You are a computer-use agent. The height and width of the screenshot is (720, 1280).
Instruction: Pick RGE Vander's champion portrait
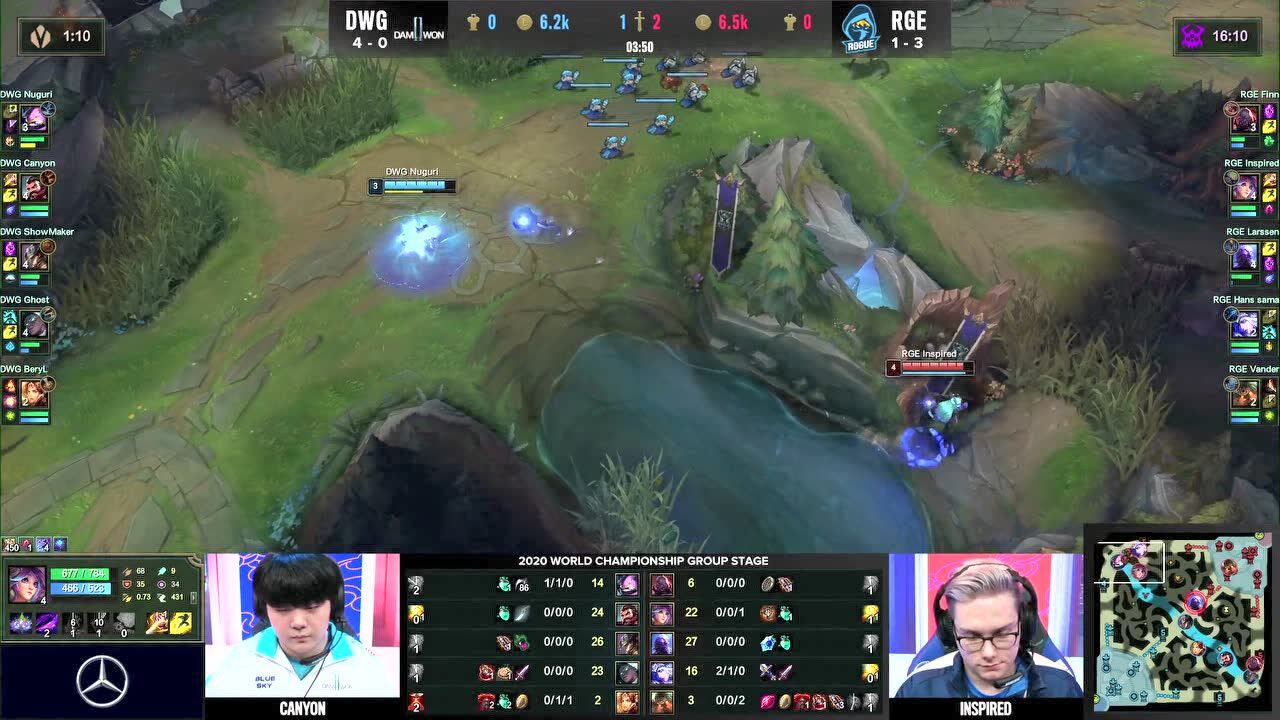pyautogui.click(x=1245, y=394)
